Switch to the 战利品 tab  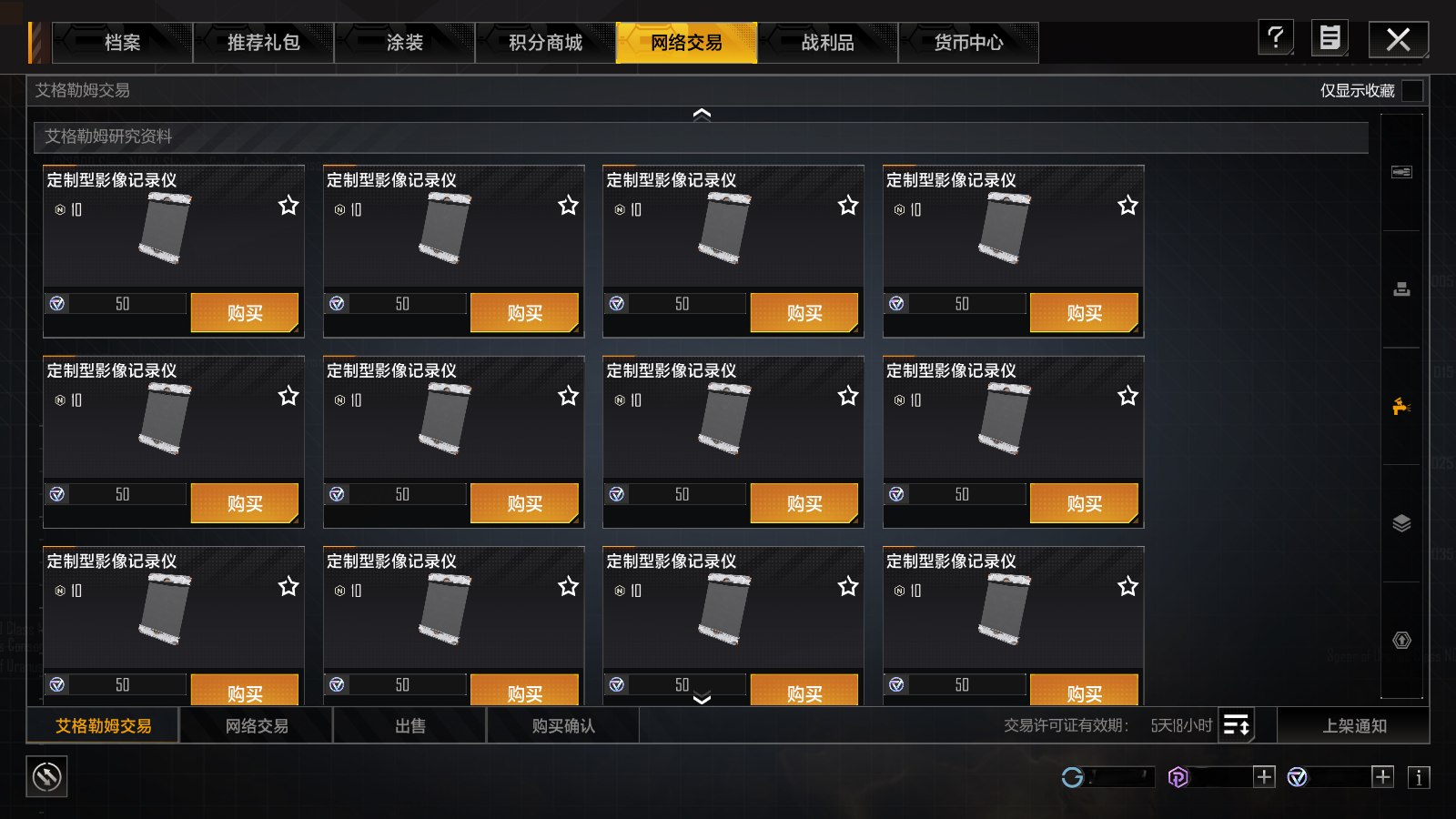827,42
